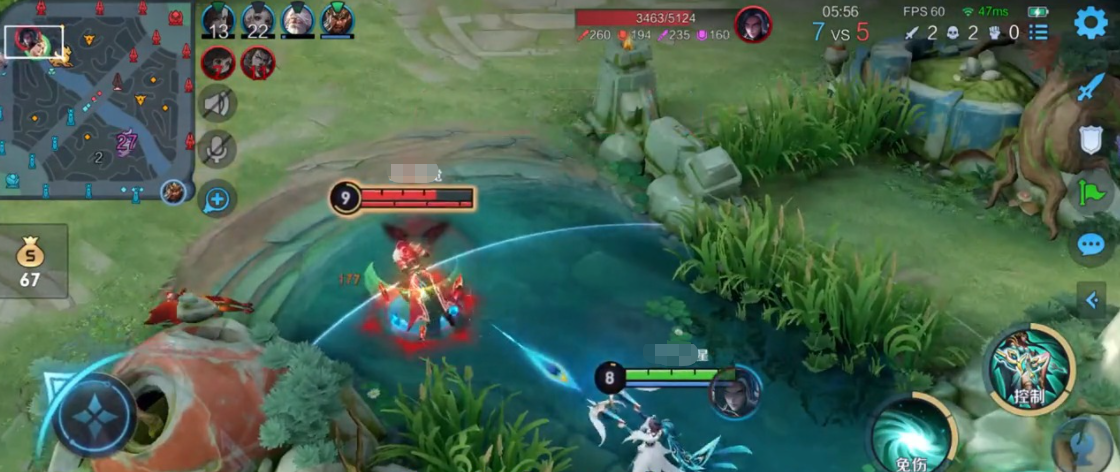The image size is (1120, 472).
Task: Send the sword attack signal
Action: tap(1090, 88)
